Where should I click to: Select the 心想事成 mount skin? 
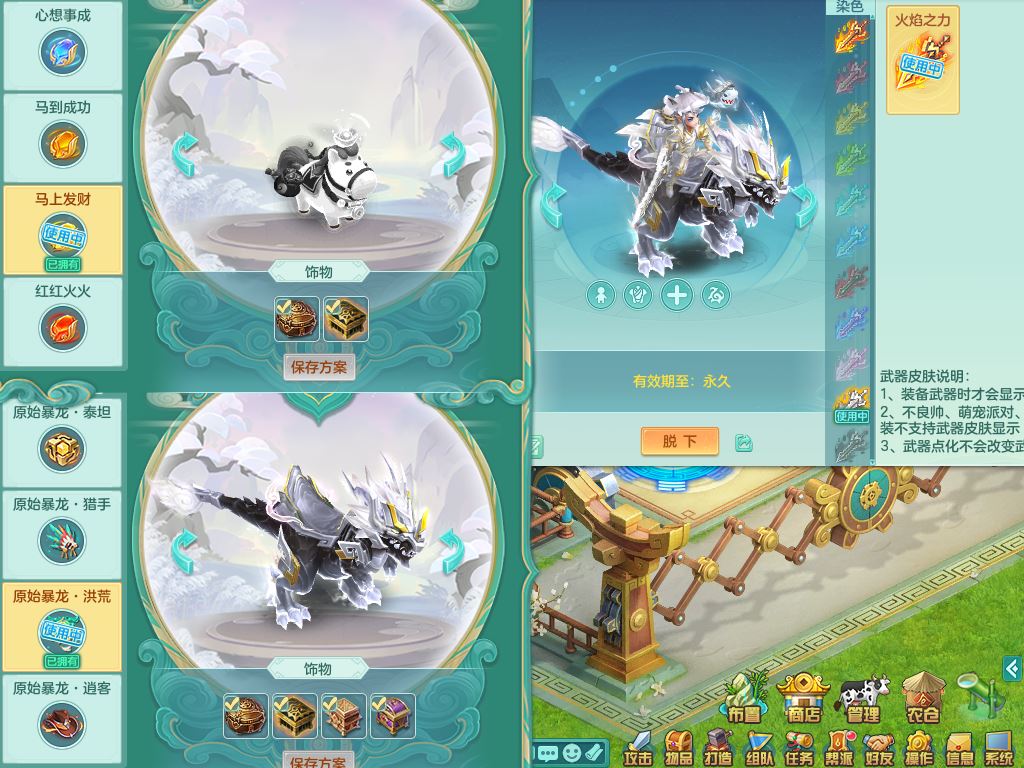coord(63,43)
